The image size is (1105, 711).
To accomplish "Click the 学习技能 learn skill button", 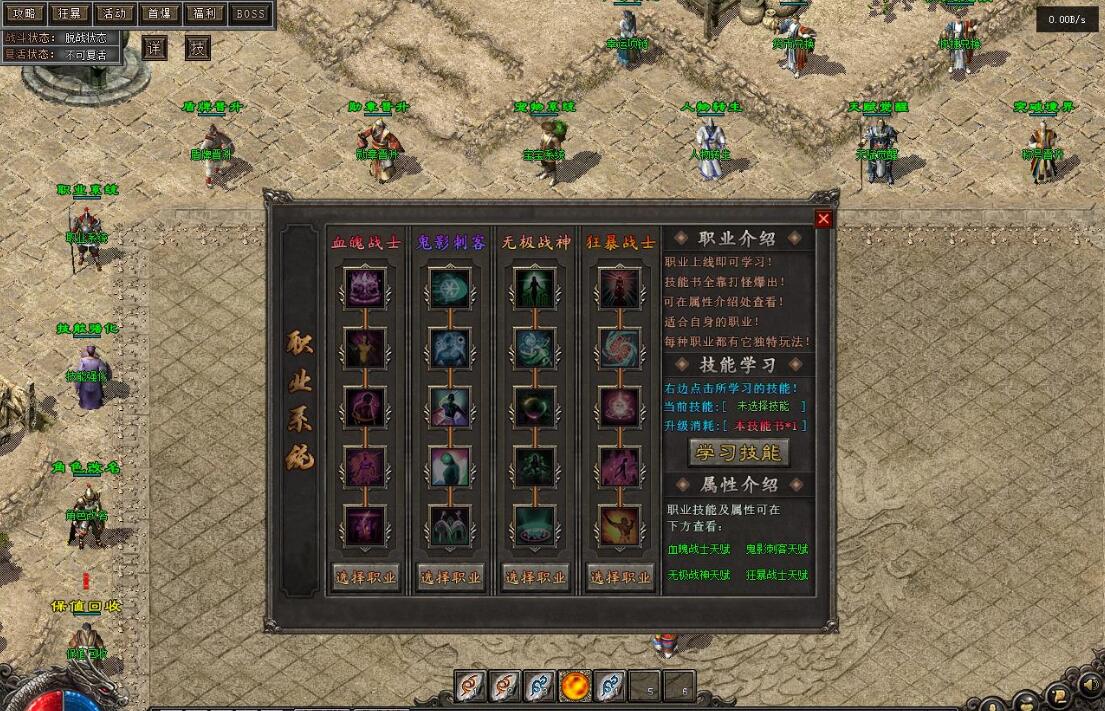I will pyautogui.click(x=739, y=453).
